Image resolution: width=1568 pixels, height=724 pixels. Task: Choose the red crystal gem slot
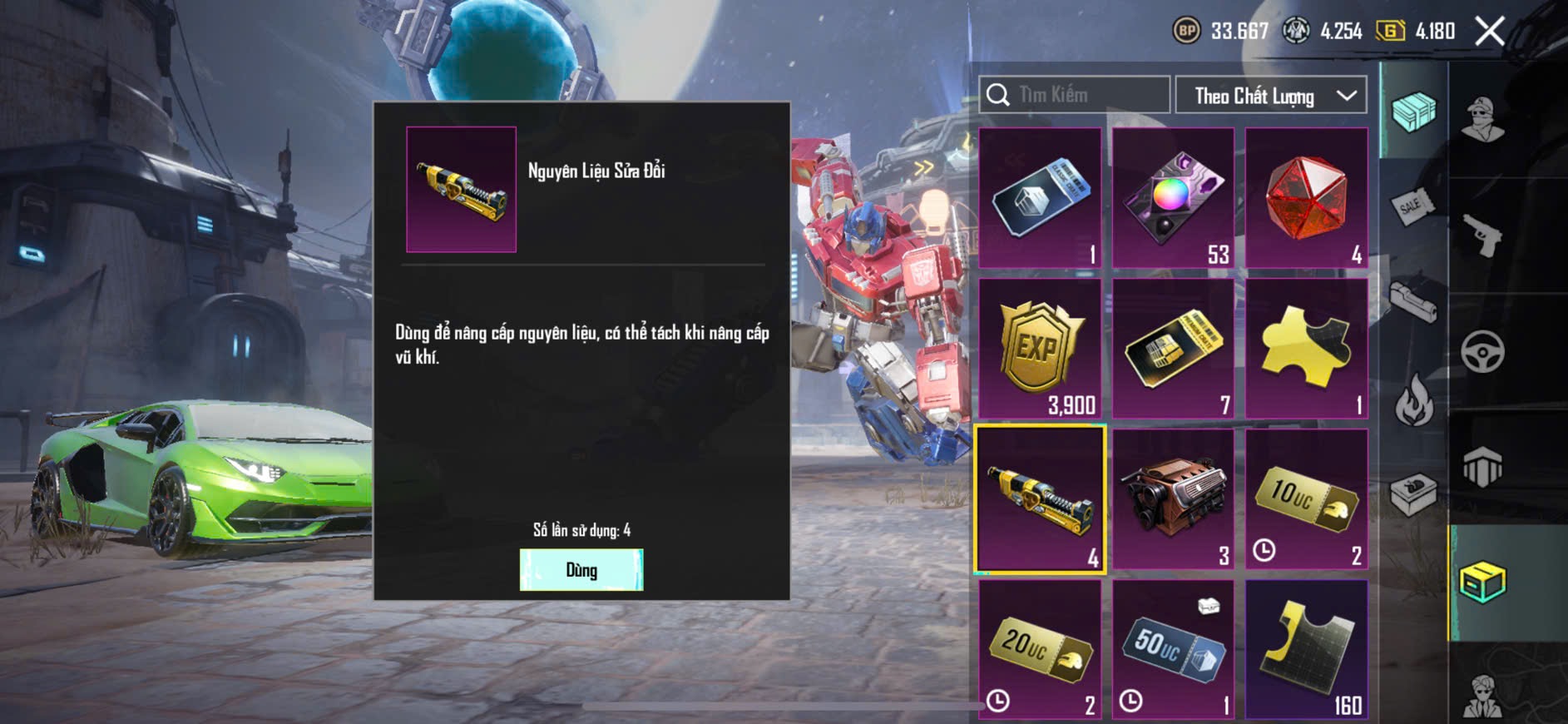(x=1306, y=198)
